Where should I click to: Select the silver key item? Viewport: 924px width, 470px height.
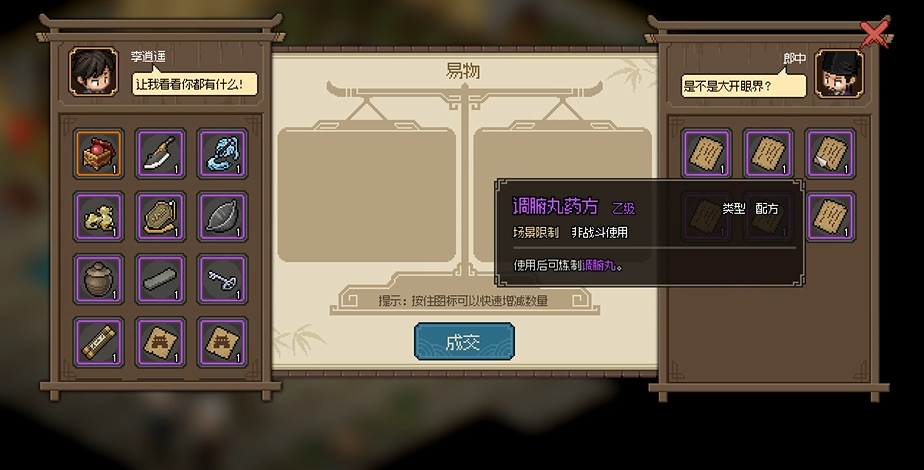tap(222, 279)
